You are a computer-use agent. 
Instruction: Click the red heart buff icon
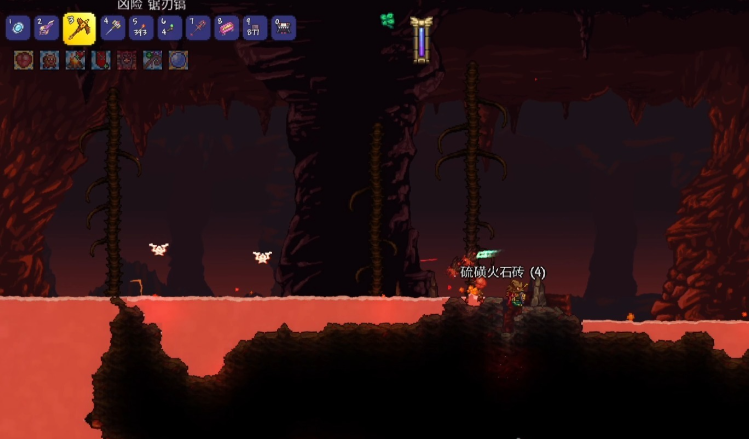pyautogui.click(x=23, y=60)
